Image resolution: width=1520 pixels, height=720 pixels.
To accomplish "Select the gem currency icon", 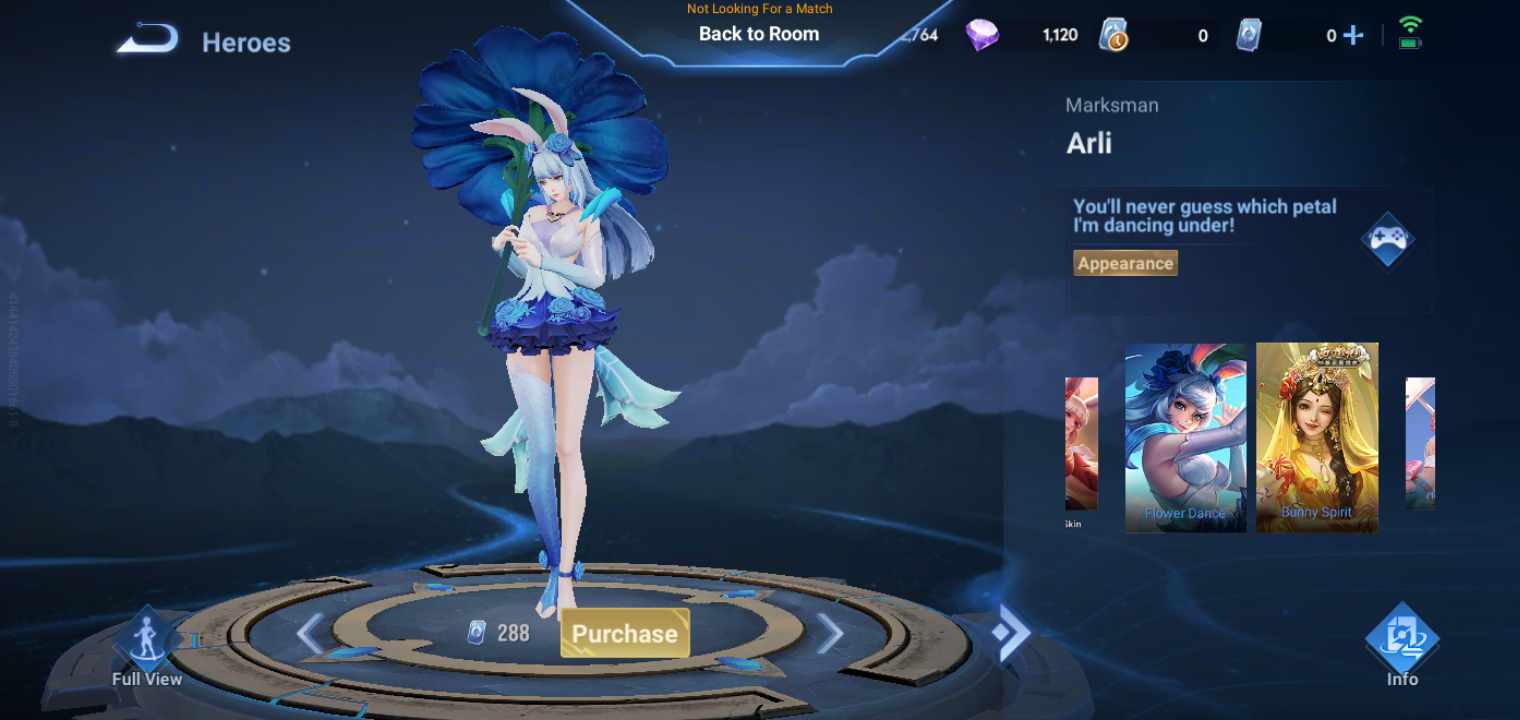I will 982,33.
